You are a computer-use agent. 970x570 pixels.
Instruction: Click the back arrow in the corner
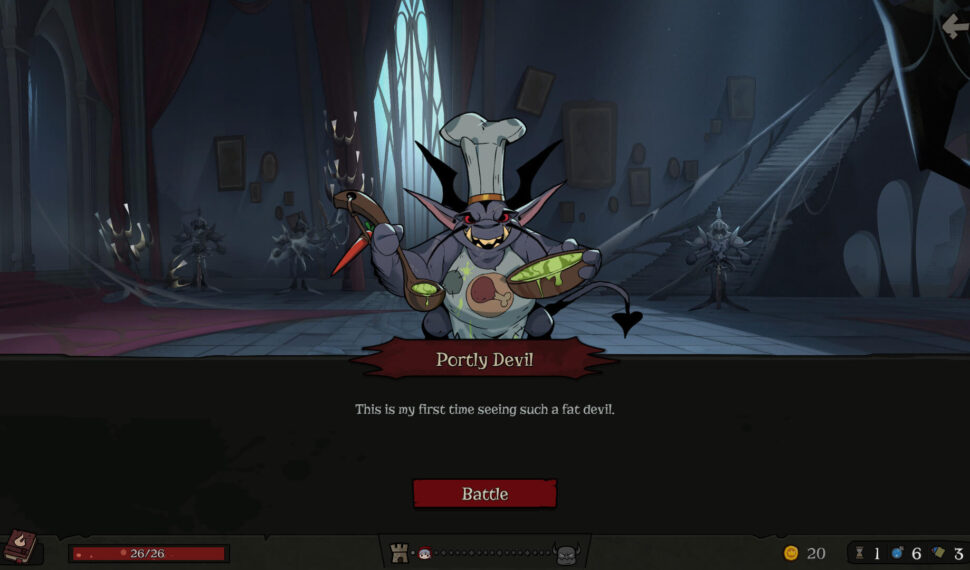point(955,27)
